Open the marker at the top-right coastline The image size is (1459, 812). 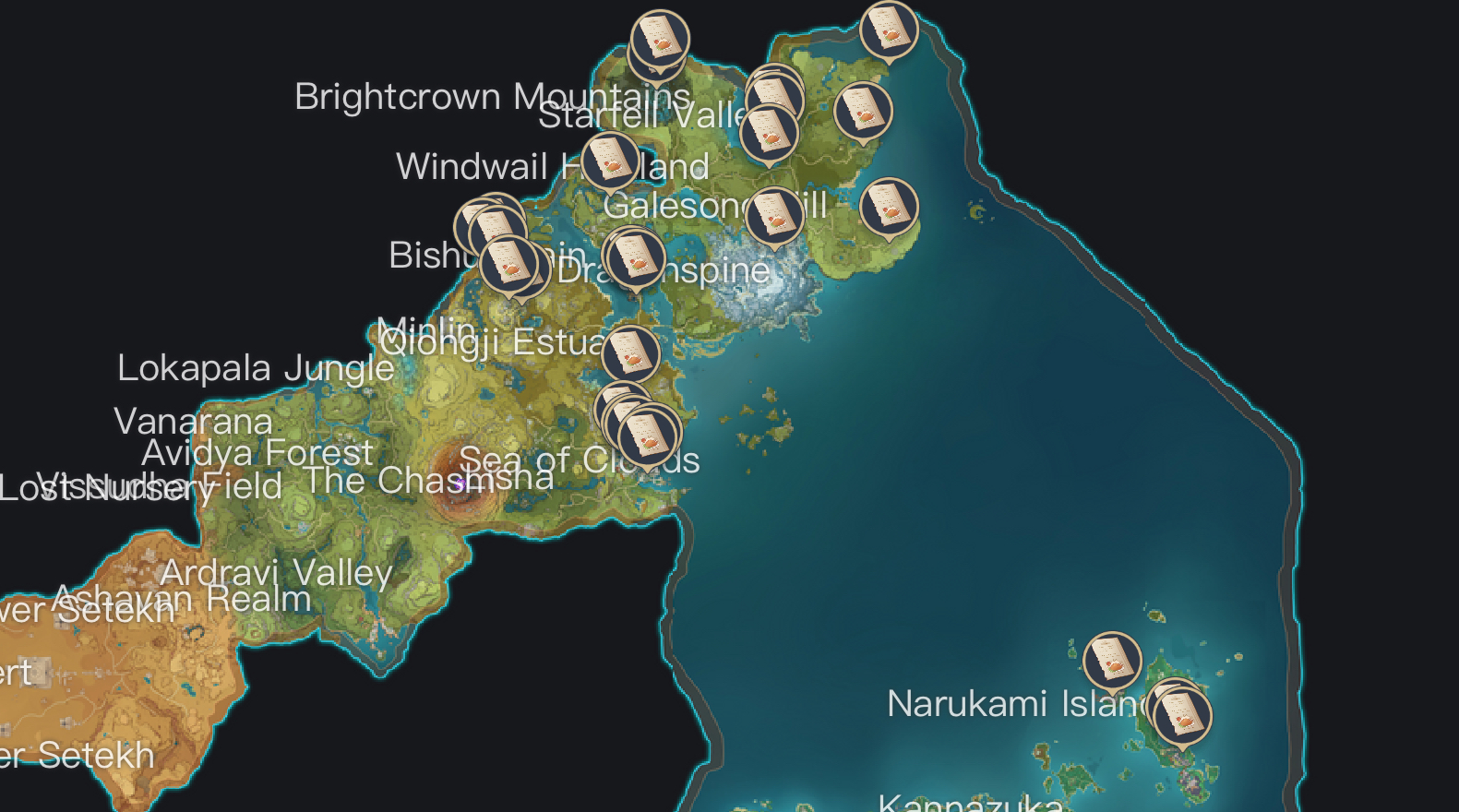(x=888, y=30)
